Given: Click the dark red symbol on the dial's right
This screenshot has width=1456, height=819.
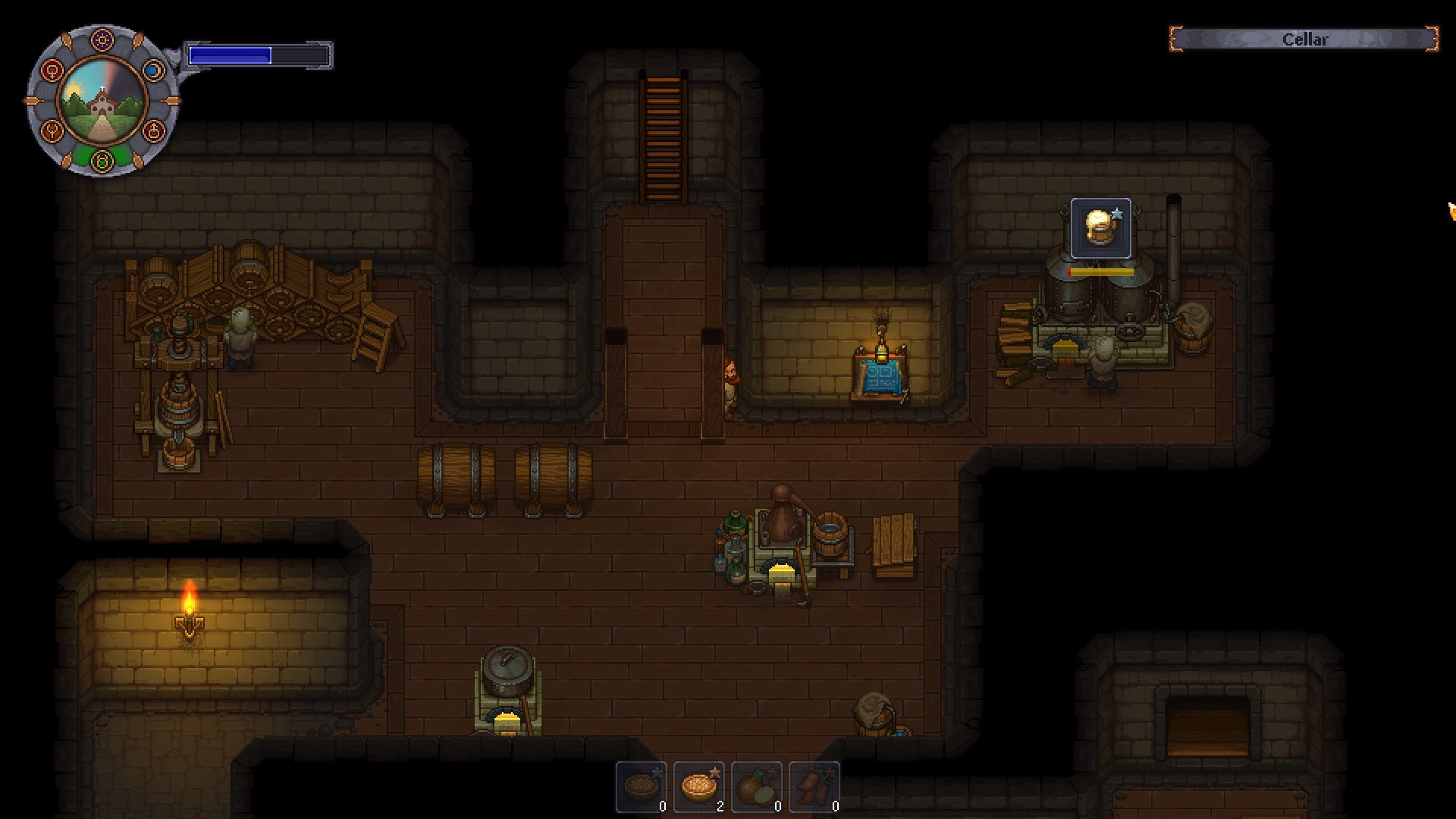Looking at the screenshot, I should (153, 131).
